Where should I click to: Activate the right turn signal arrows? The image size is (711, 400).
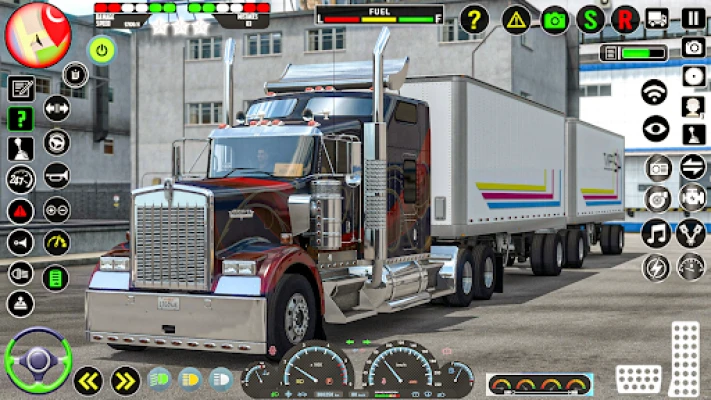coord(124,380)
